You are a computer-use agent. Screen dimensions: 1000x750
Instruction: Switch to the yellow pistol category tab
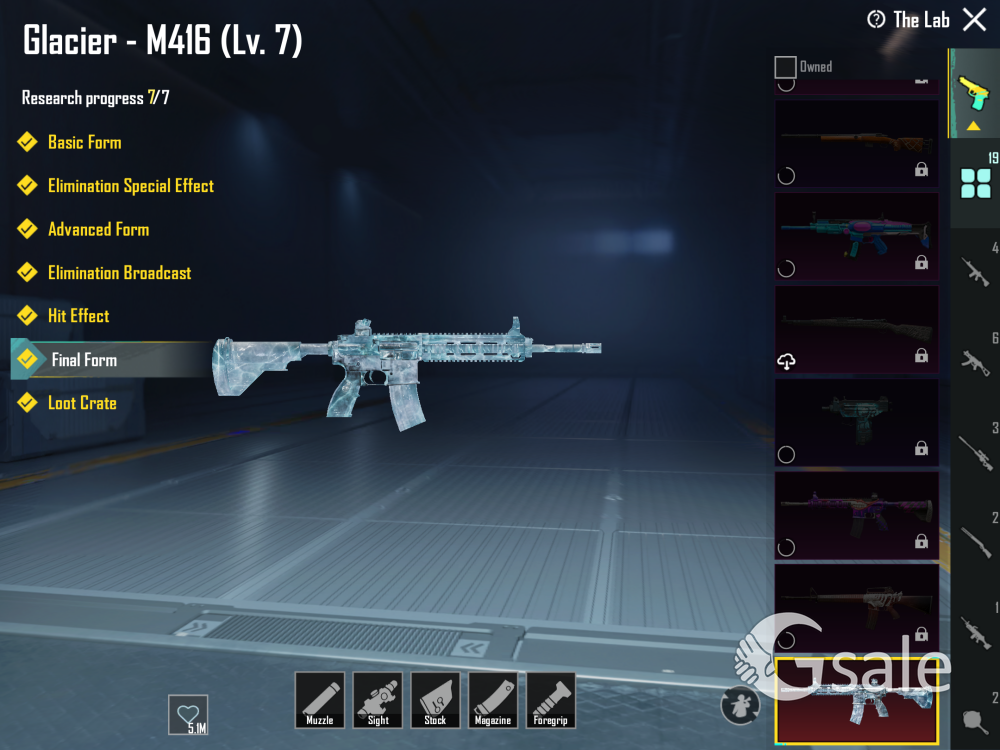click(973, 93)
